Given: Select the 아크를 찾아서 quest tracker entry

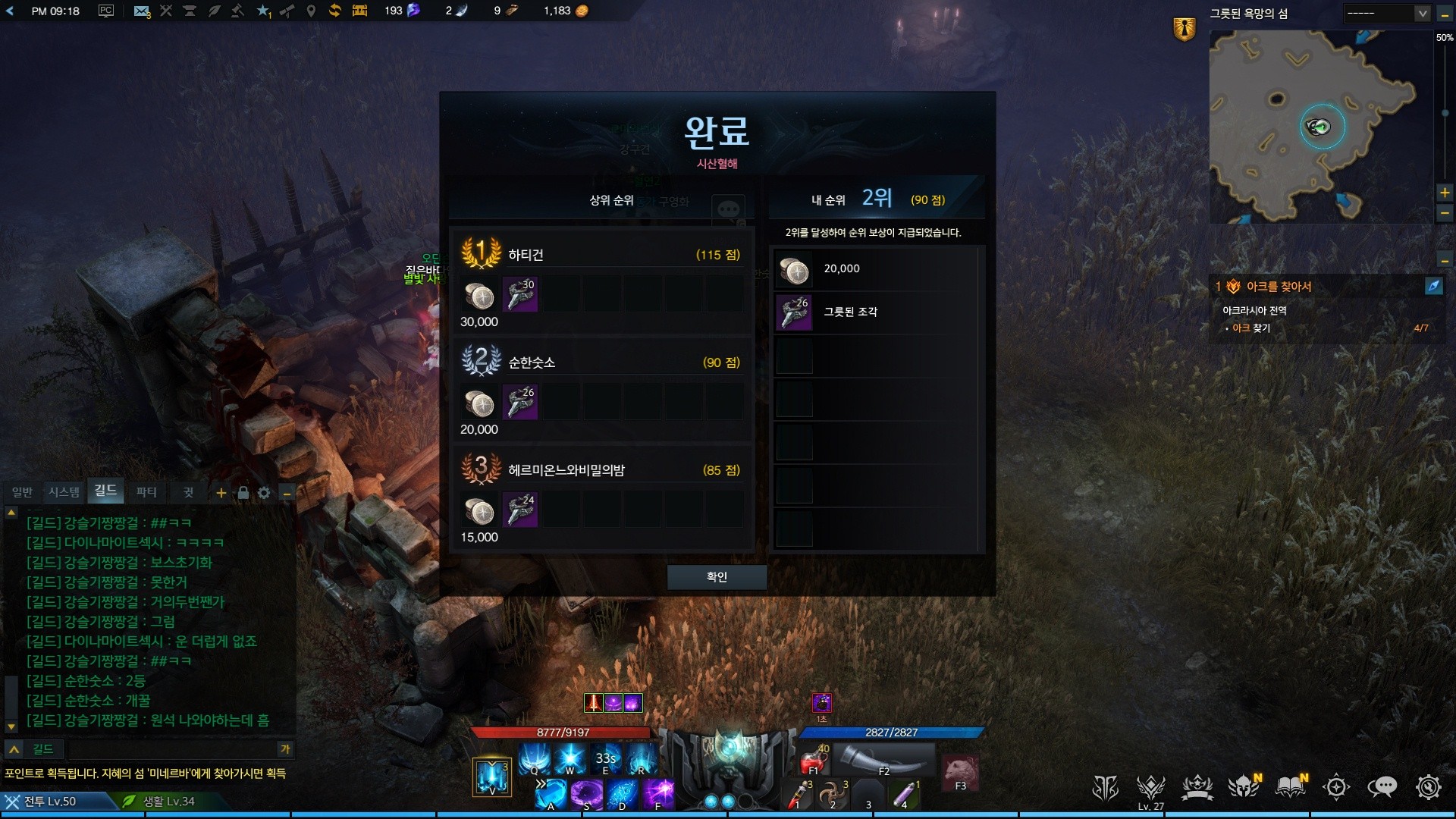Looking at the screenshot, I should (x=1279, y=287).
